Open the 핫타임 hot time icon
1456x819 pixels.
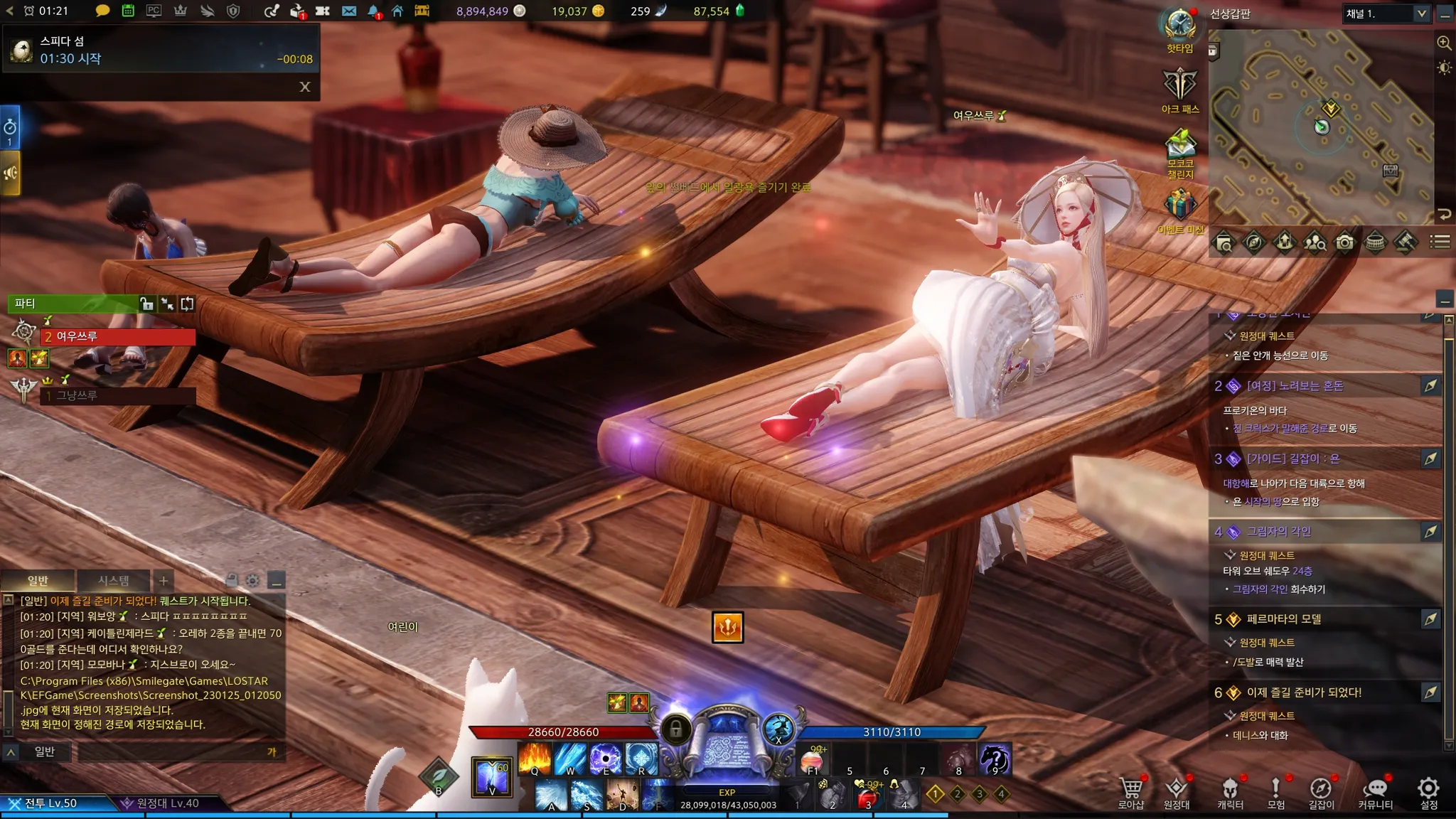(x=1180, y=28)
